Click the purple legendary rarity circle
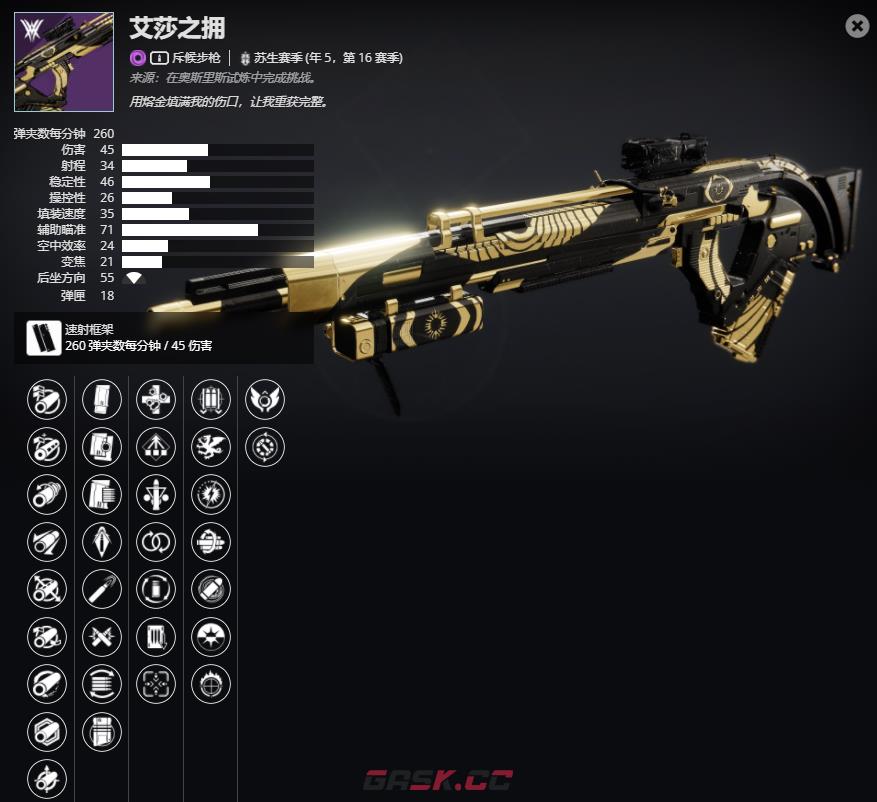 point(137,58)
